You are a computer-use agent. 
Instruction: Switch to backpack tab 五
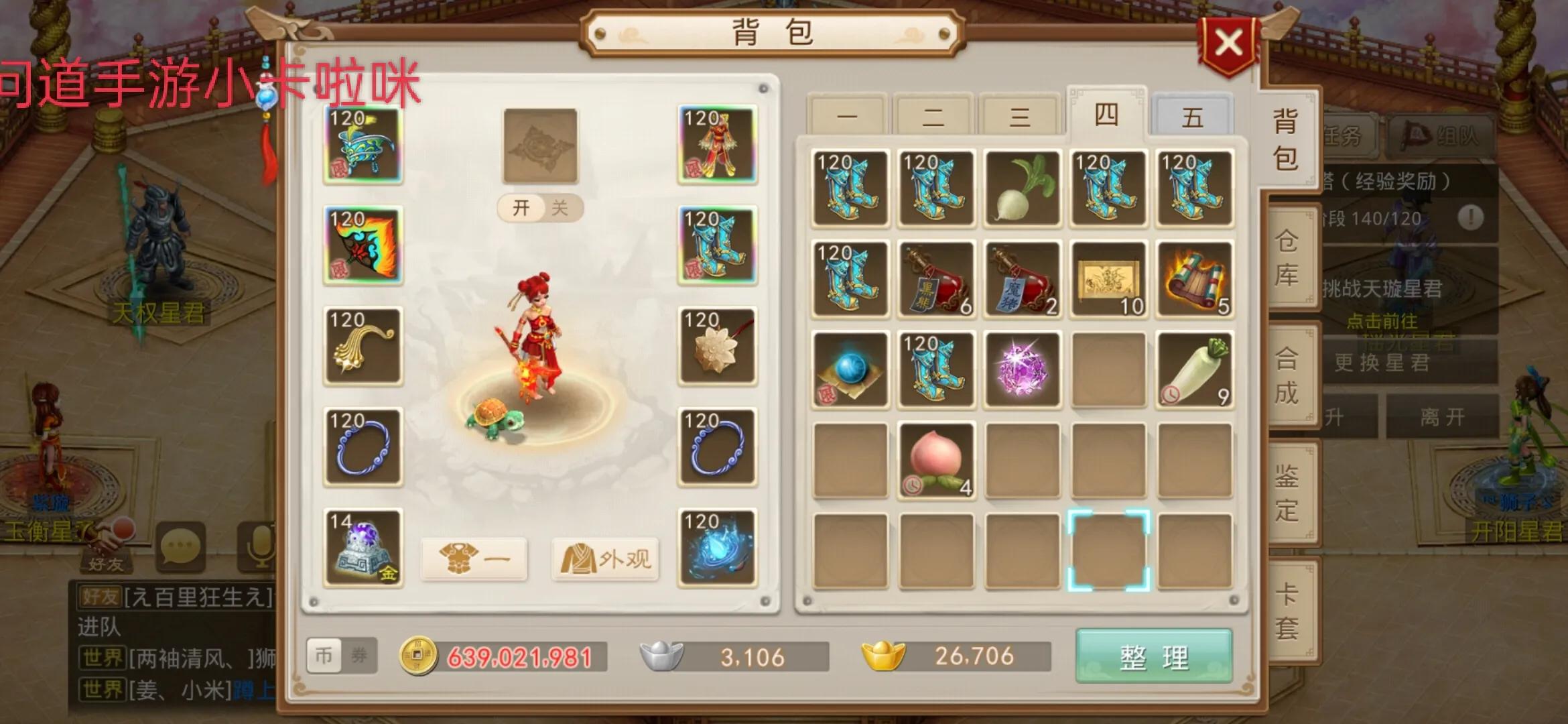[x=1193, y=115]
